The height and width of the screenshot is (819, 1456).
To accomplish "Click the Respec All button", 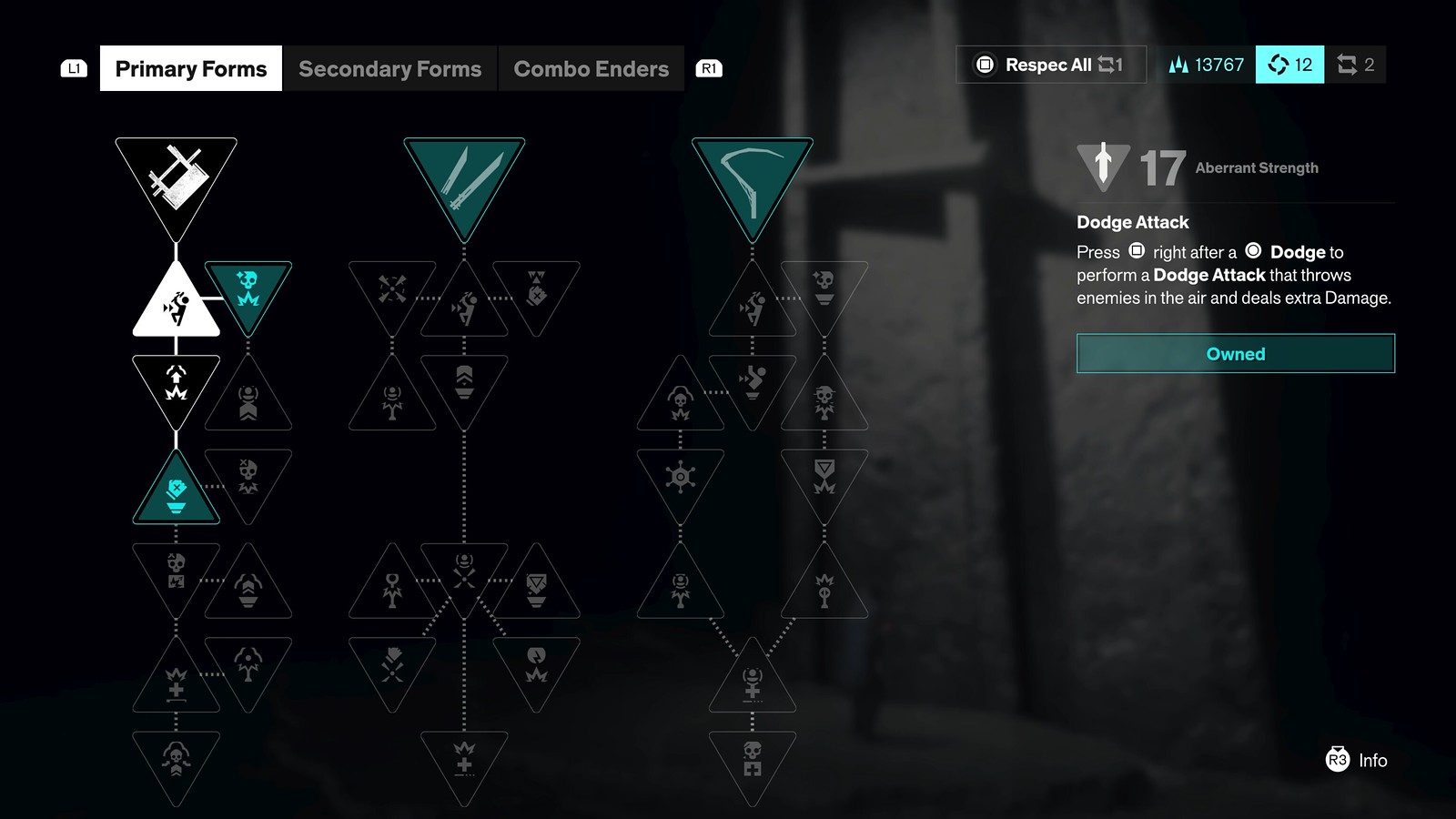I will [1050, 65].
